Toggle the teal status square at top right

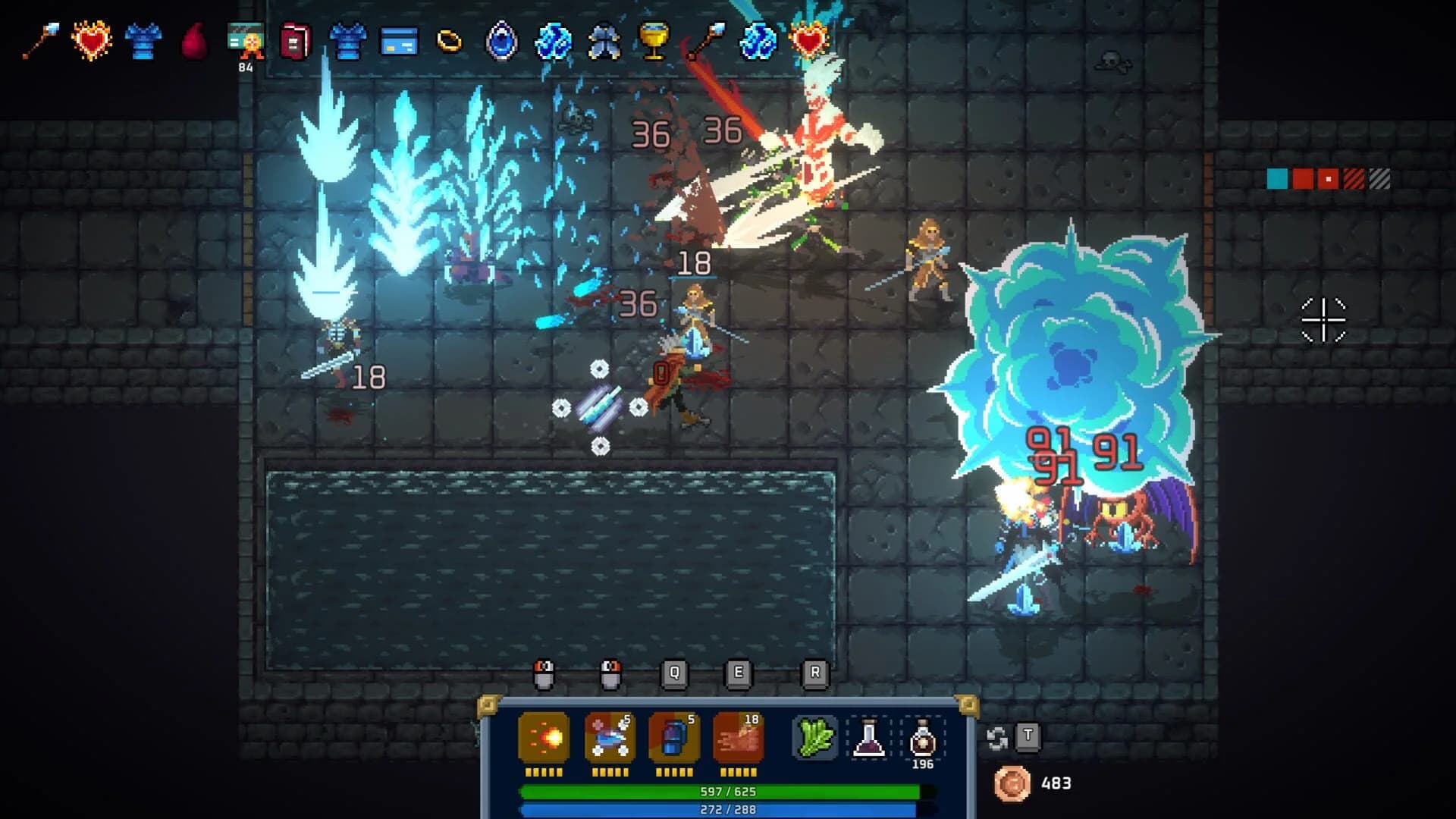click(1277, 179)
